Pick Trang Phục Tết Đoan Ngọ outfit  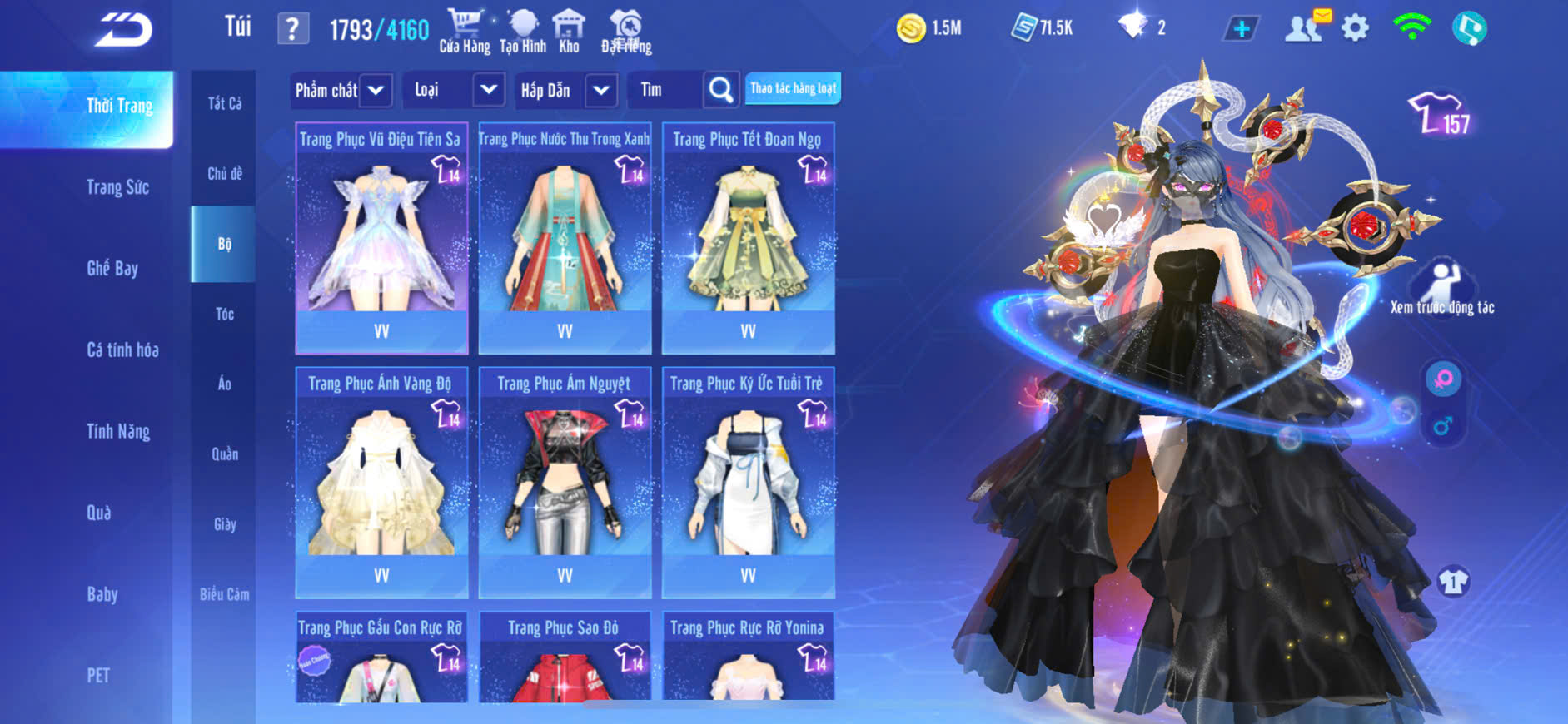point(748,237)
